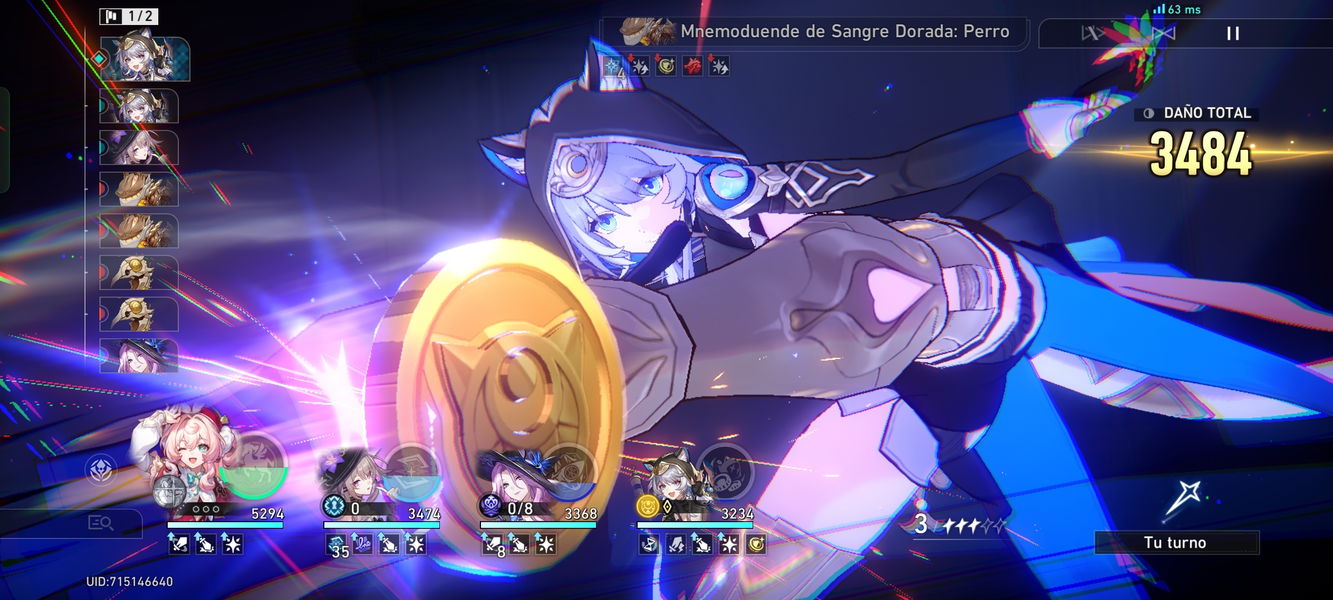Click the round shield emblem icon
1333x600 pixels.
point(101,468)
